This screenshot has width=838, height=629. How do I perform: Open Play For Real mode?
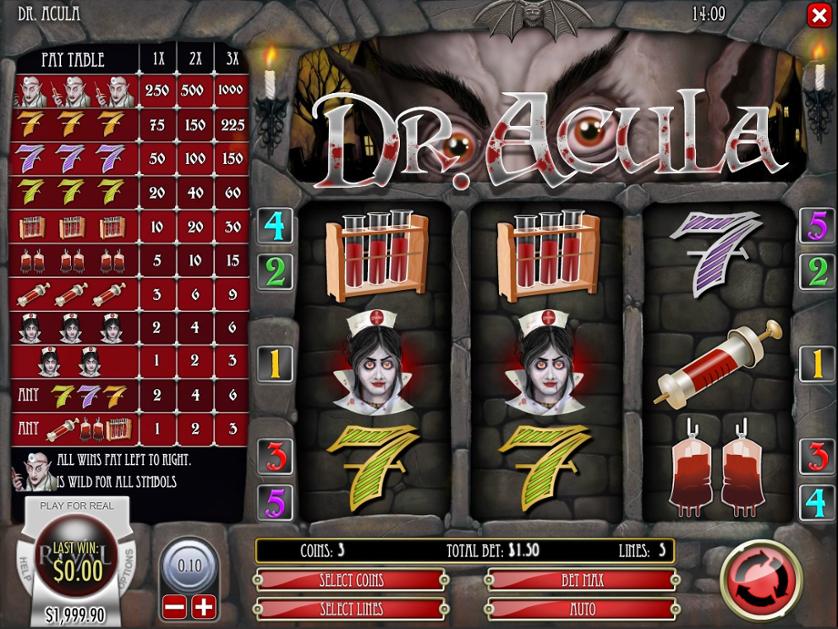76,506
